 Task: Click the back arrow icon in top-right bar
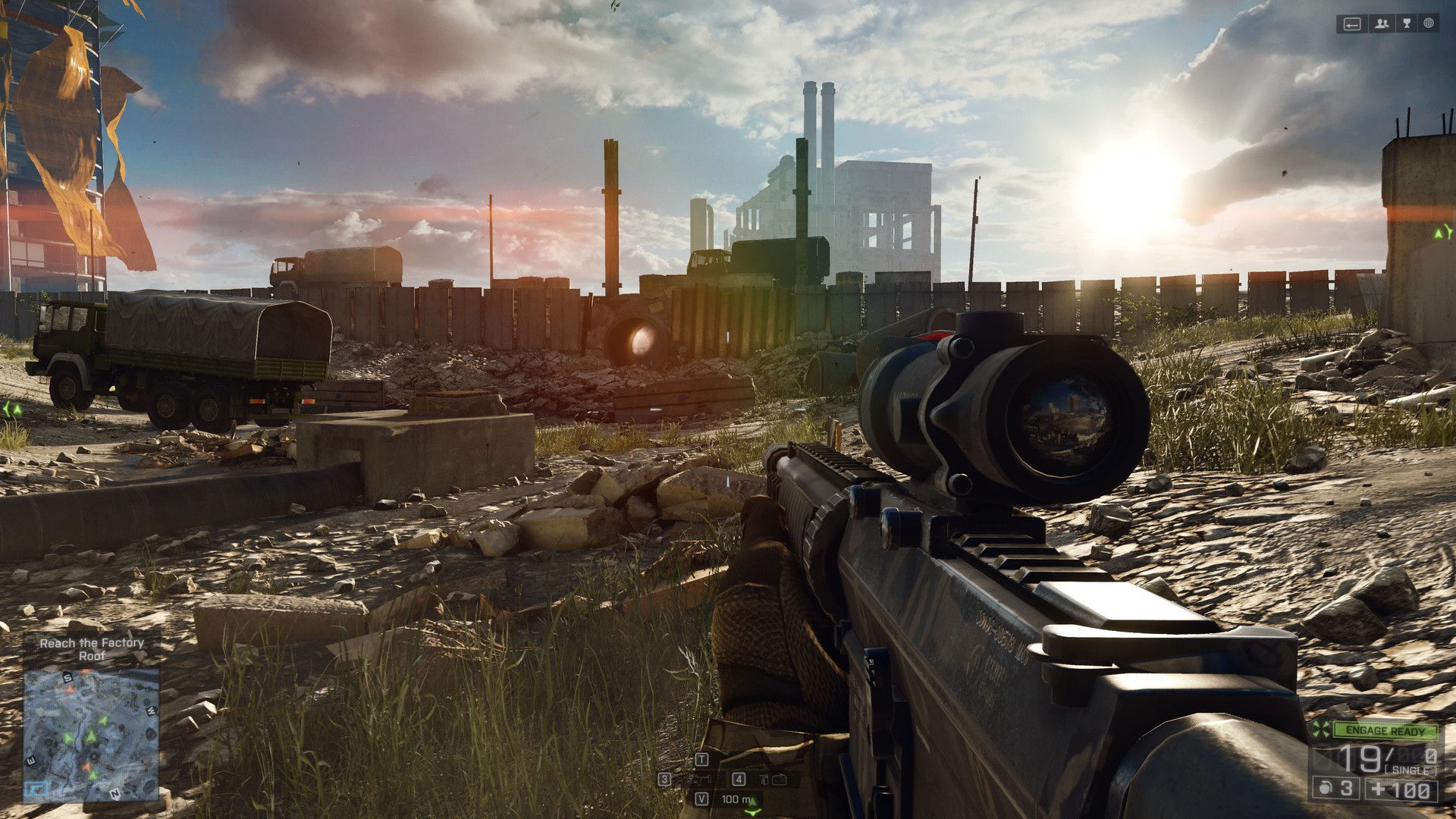[1352, 24]
